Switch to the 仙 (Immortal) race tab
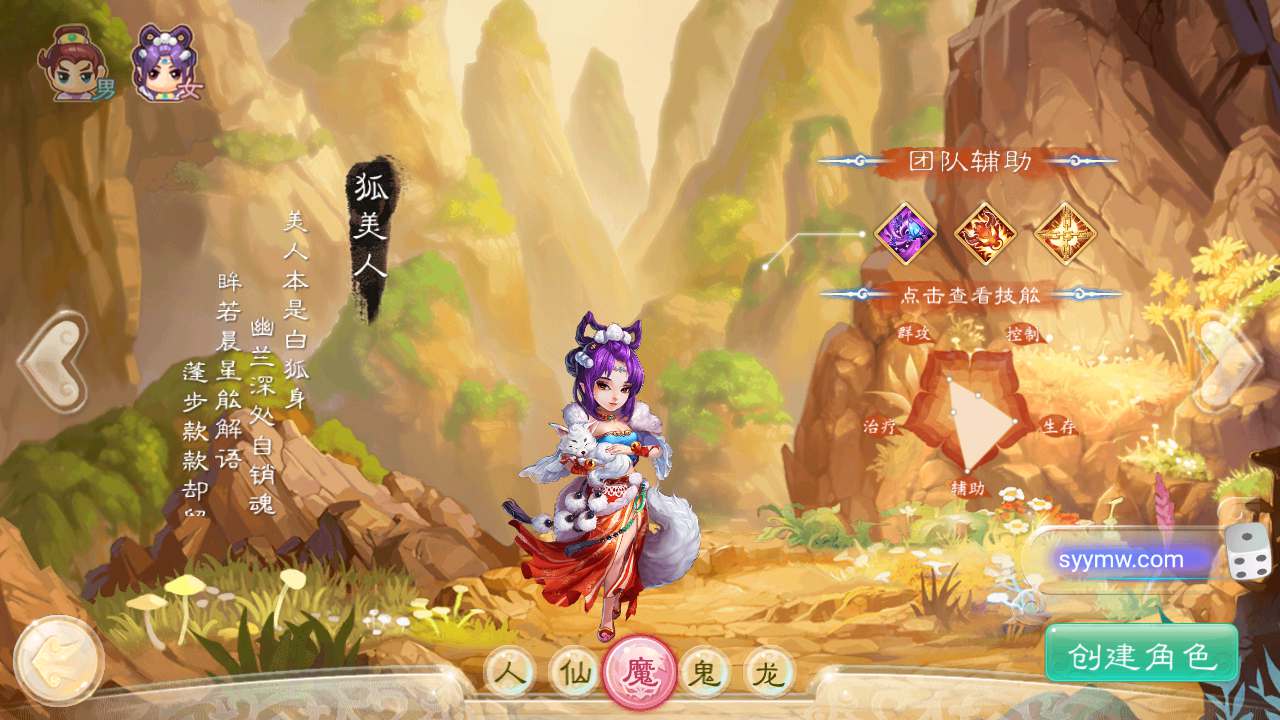This screenshot has width=1280, height=720. pos(574,672)
